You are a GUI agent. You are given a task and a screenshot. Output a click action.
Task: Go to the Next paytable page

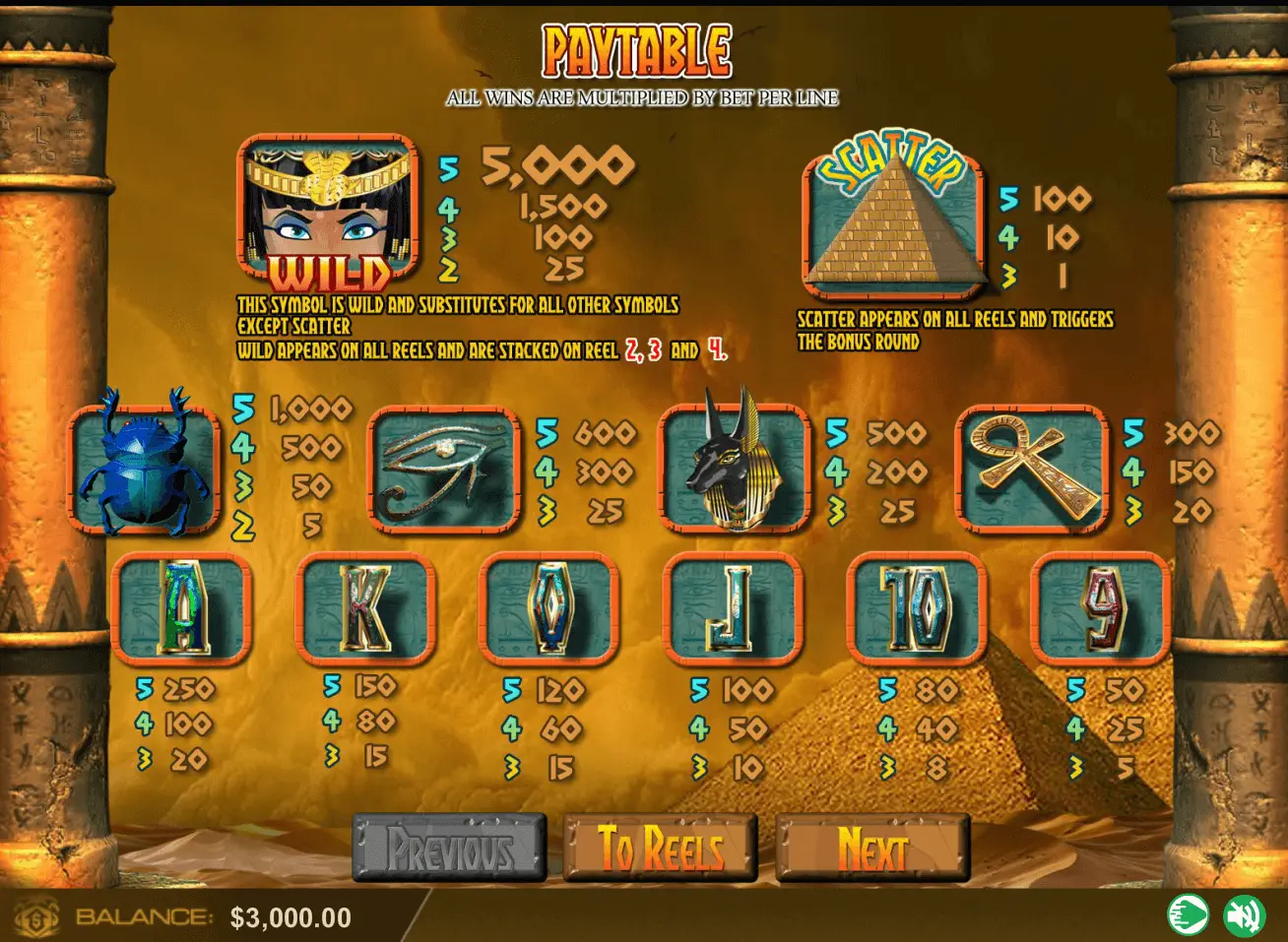tap(872, 848)
